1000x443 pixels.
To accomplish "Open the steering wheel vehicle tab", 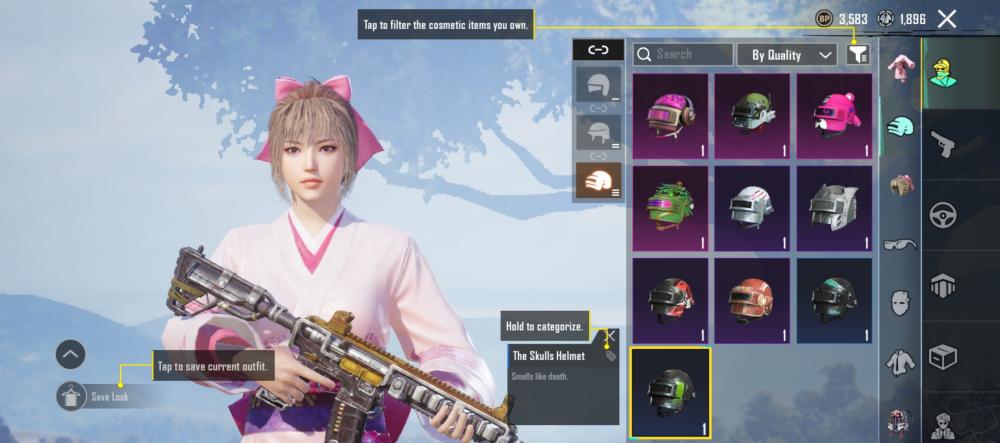I will click(x=942, y=213).
